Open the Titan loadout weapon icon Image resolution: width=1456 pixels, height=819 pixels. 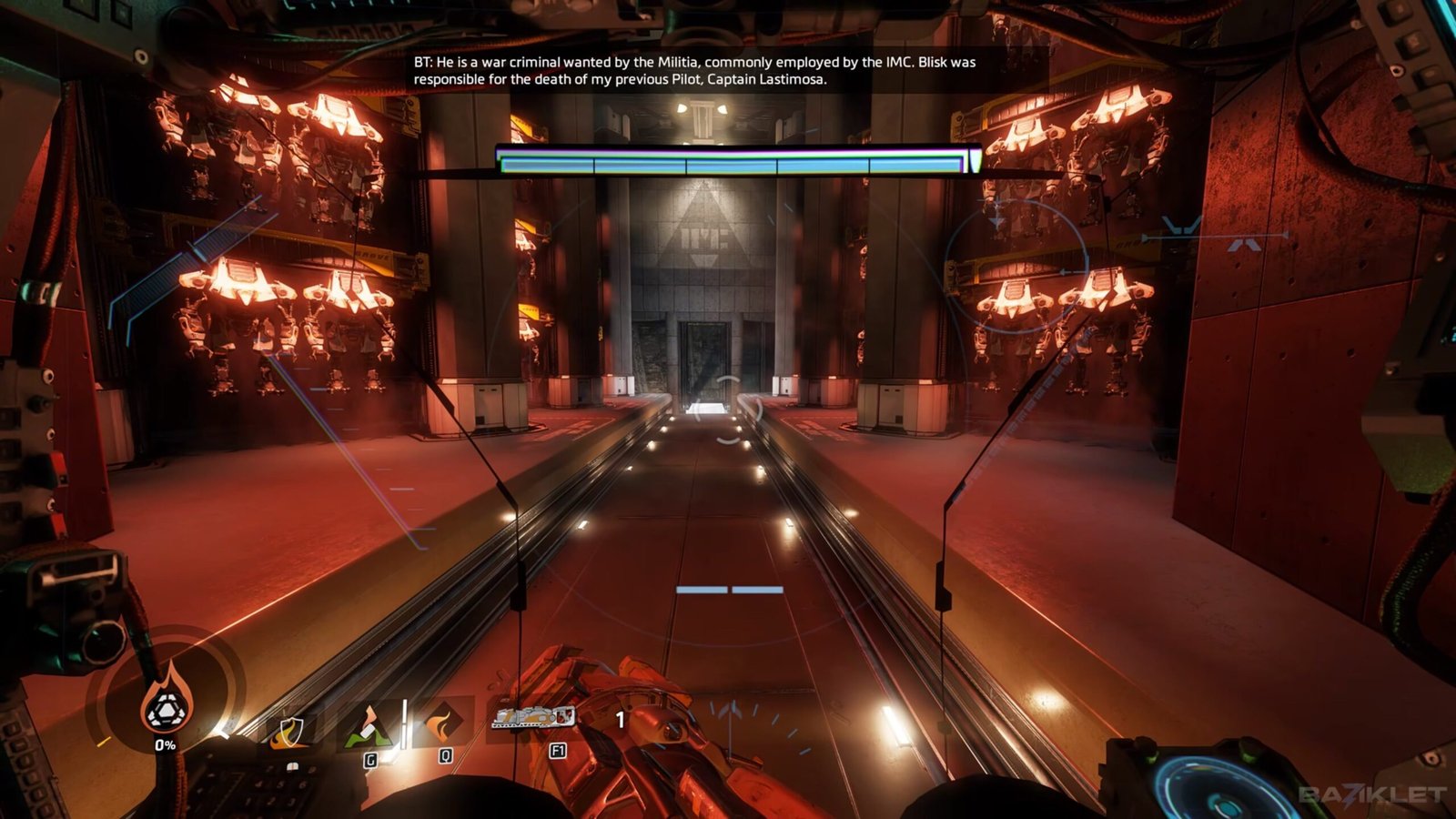coord(533,719)
